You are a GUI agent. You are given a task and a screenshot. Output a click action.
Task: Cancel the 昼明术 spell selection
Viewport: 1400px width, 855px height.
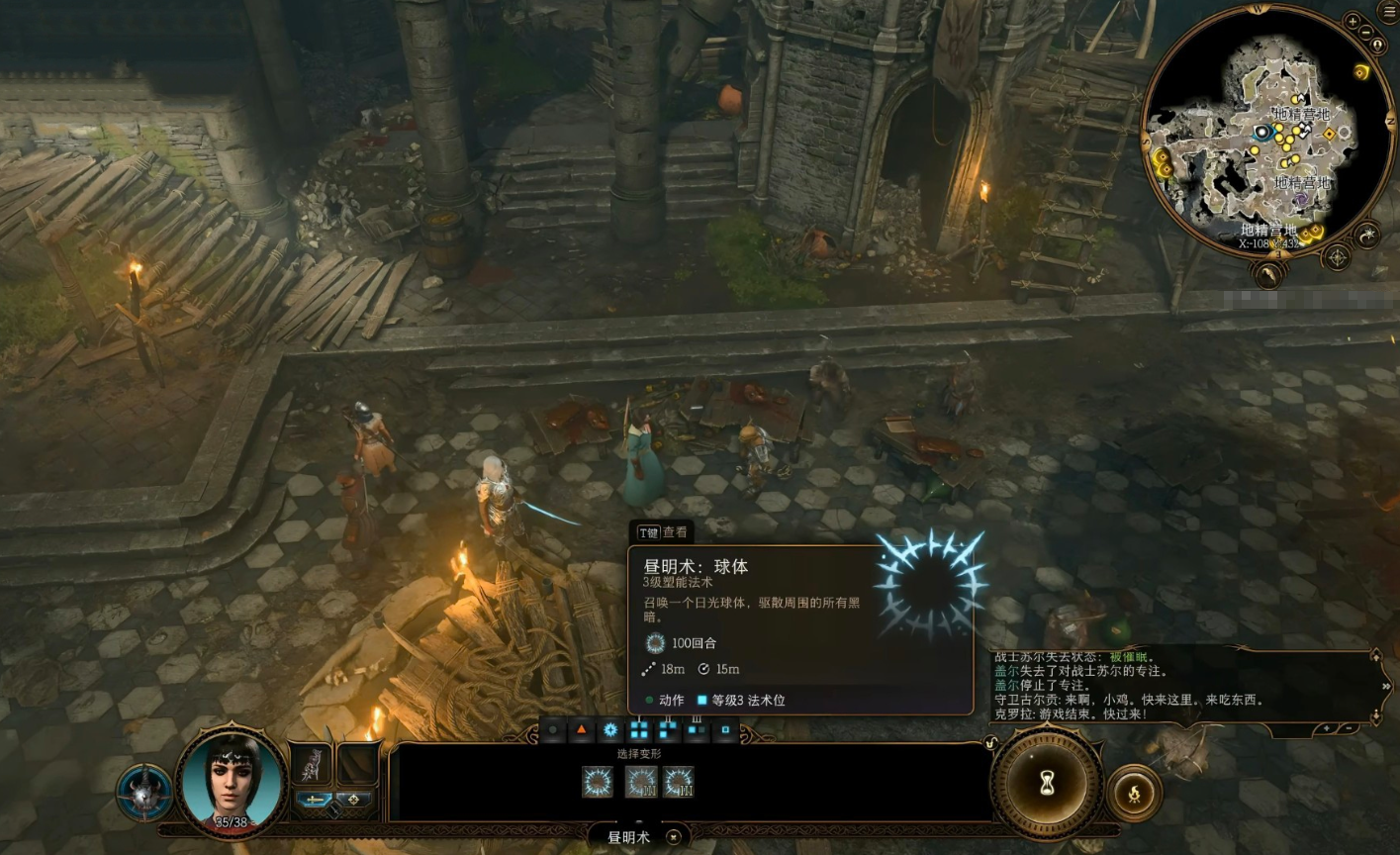click(674, 837)
